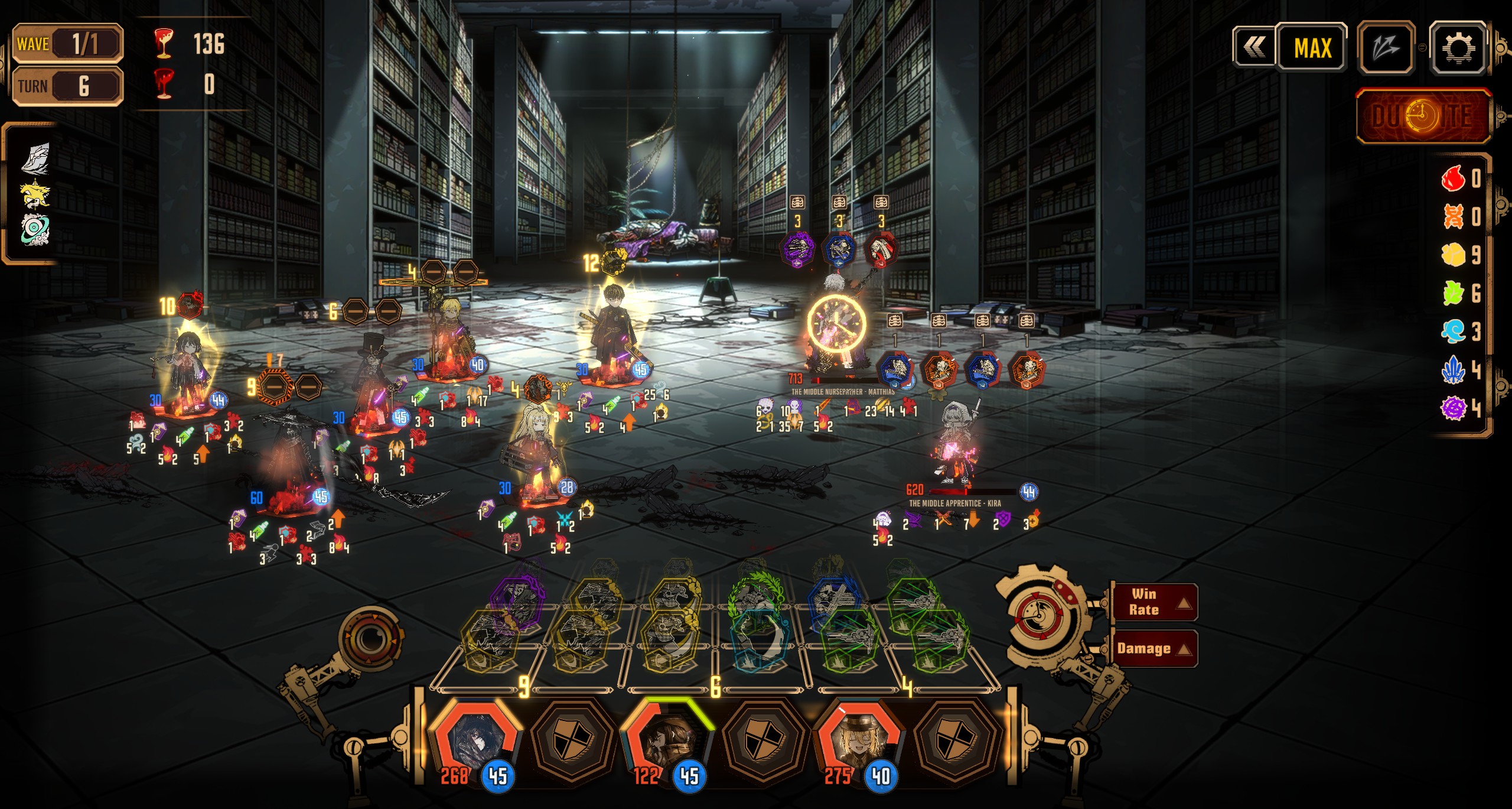Open the teal ringed planet gift icon
Image resolution: width=1512 pixels, height=809 pixels.
coord(35,230)
